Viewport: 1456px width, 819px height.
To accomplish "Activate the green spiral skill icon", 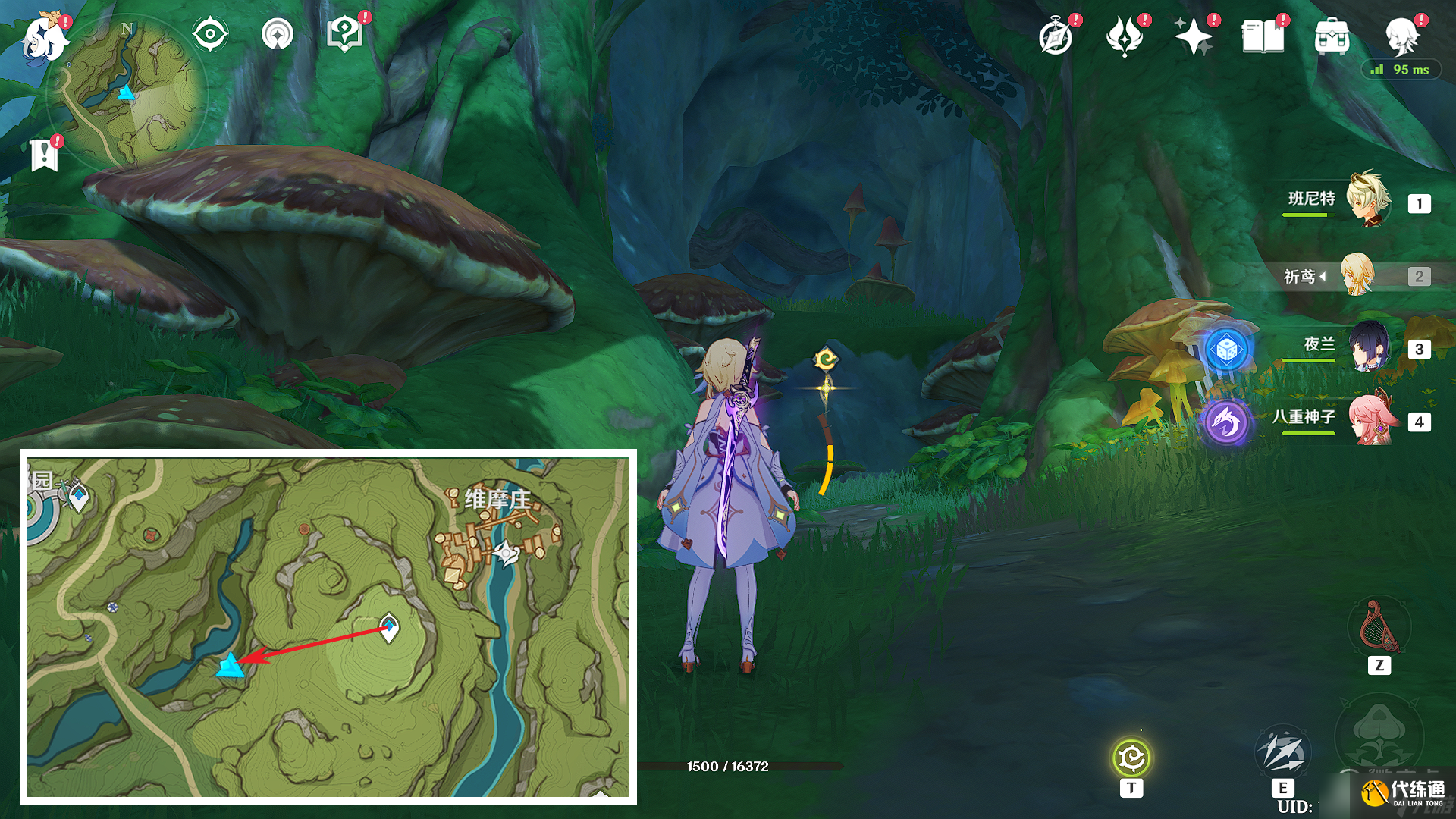I will (1131, 758).
